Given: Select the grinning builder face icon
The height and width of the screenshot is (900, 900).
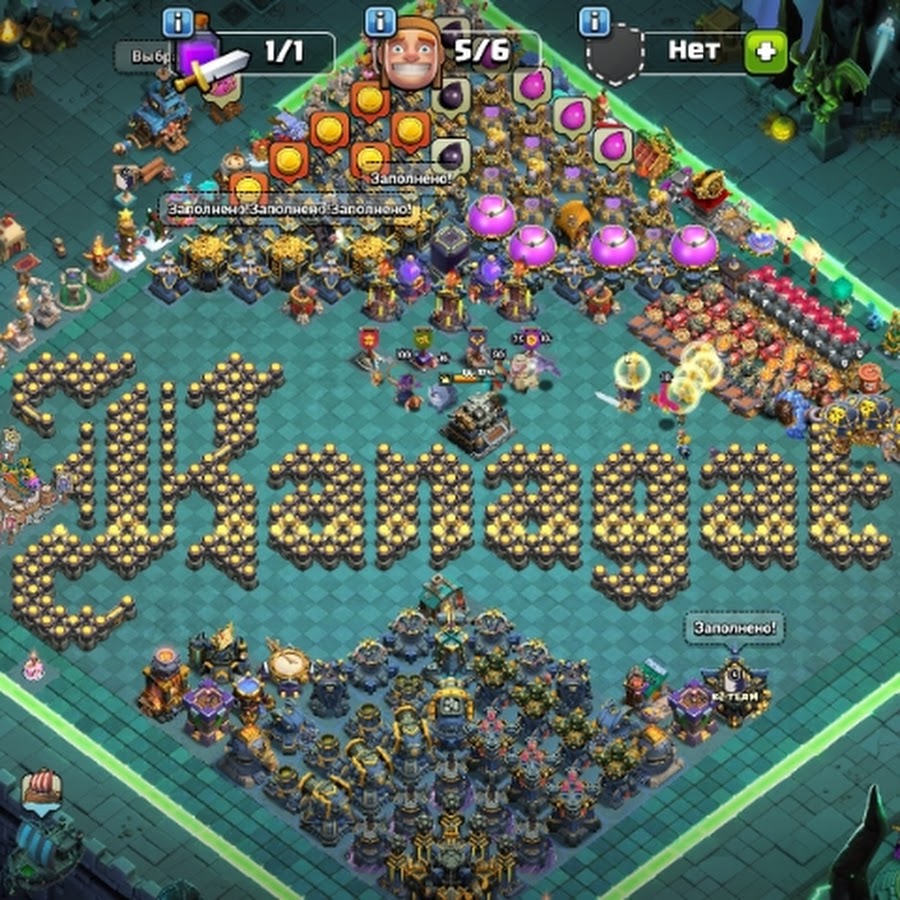Looking at the screenshot, I should pos(408,54).
